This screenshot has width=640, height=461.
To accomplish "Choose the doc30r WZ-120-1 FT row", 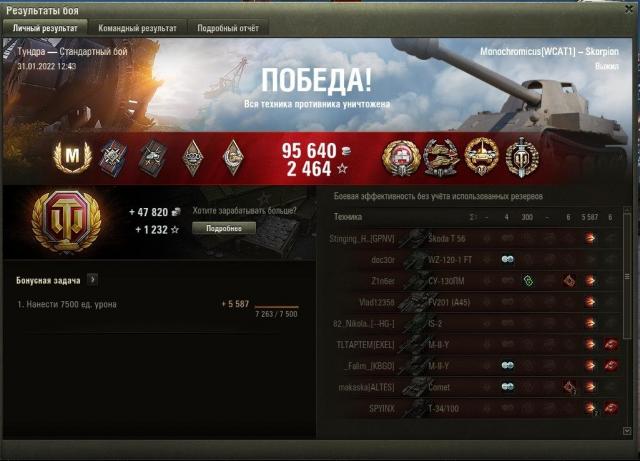I will point(470,259).
